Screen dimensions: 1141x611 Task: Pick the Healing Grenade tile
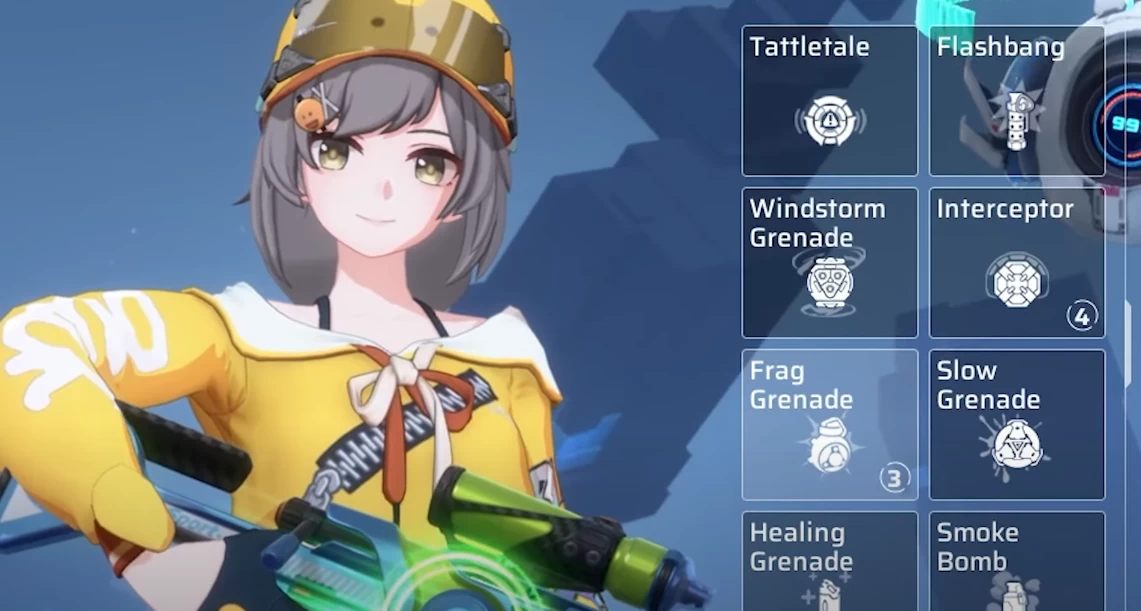tap(829, 562)
